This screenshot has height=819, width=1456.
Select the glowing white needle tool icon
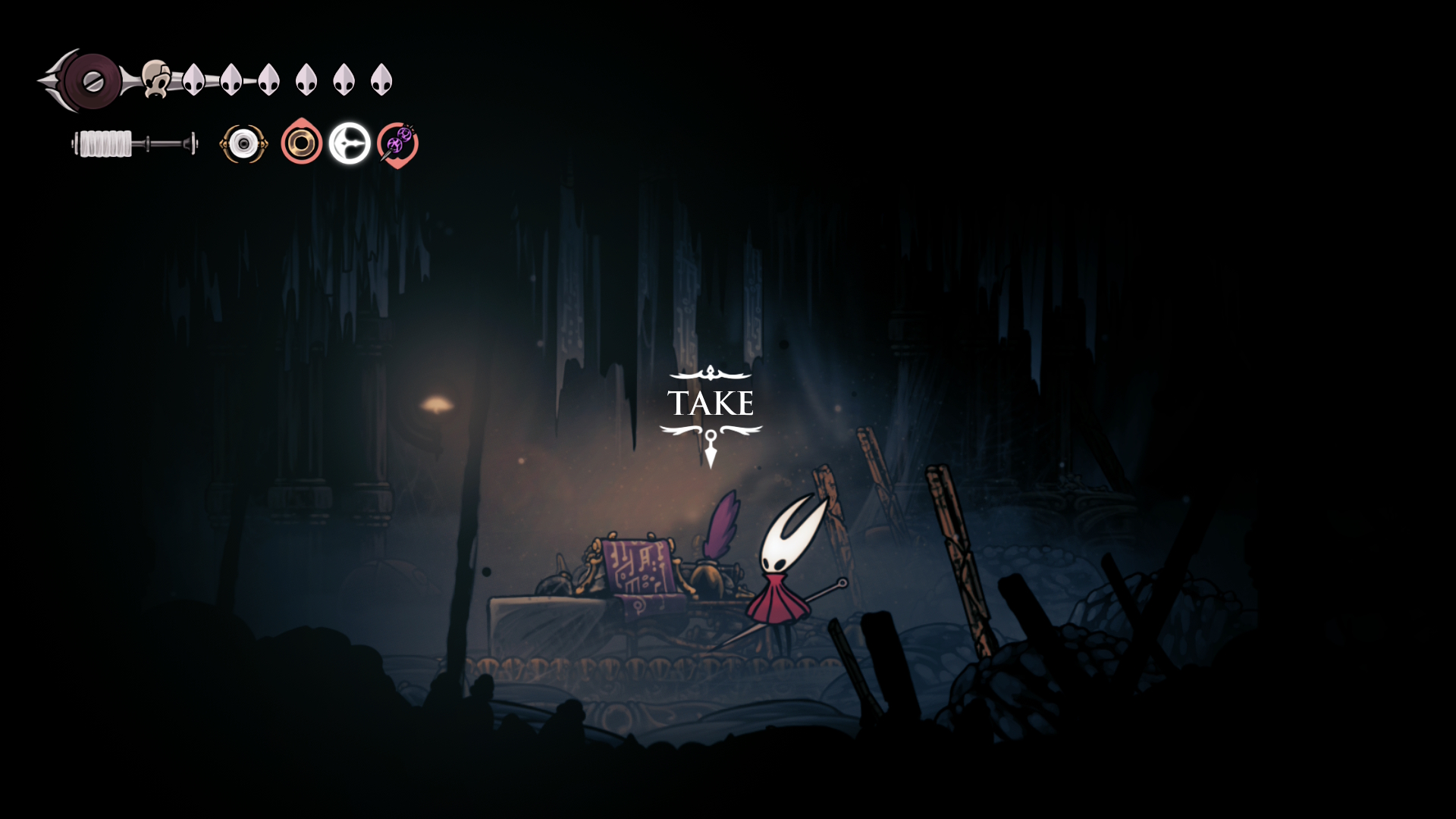click(x=349, y=141)
